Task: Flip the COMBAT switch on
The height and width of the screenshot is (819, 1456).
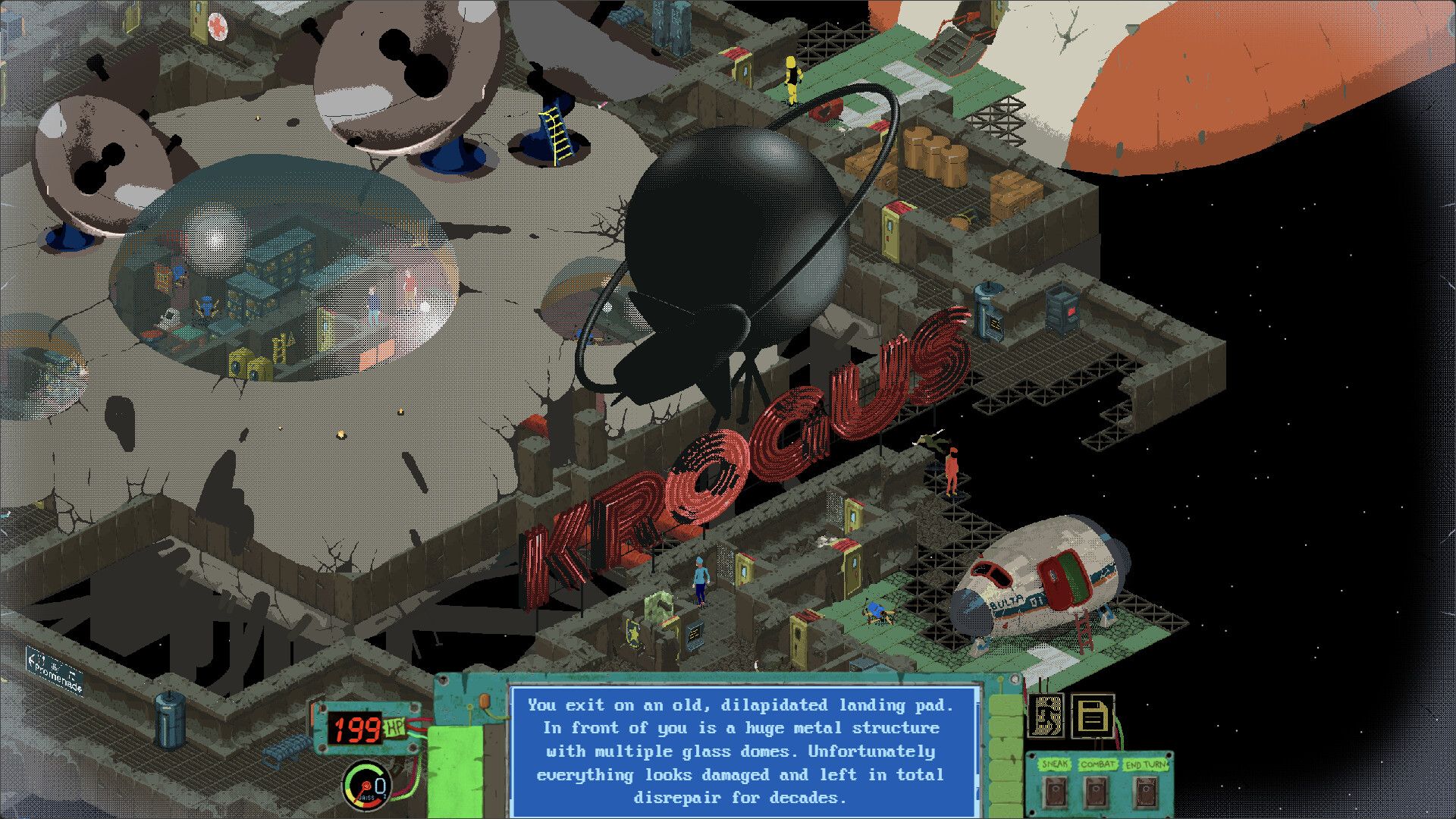Action: [x=1094, y=792]
